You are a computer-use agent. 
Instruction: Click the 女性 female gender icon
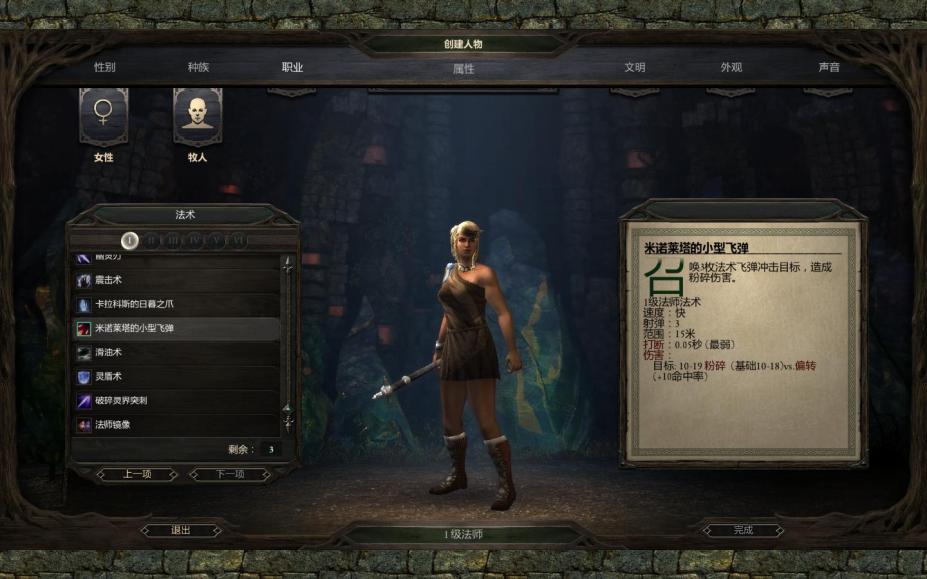(103, 117)
